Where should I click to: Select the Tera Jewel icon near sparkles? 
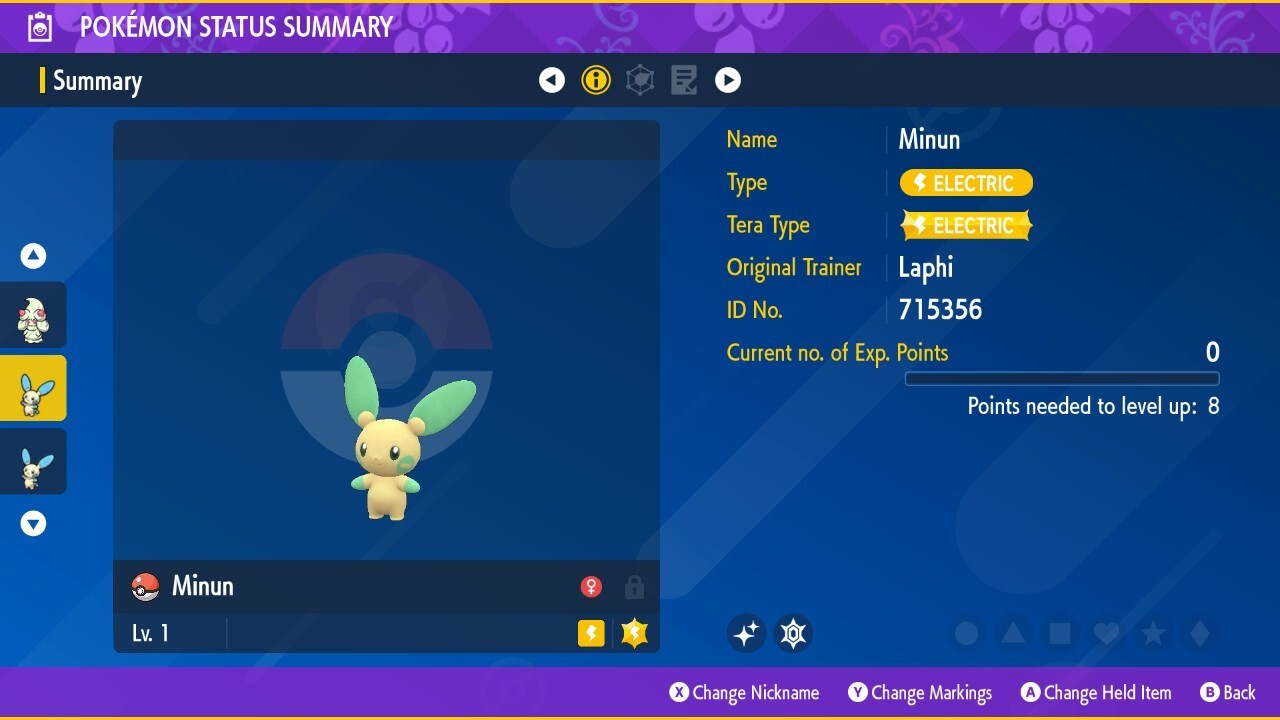(x=793, y=632)
